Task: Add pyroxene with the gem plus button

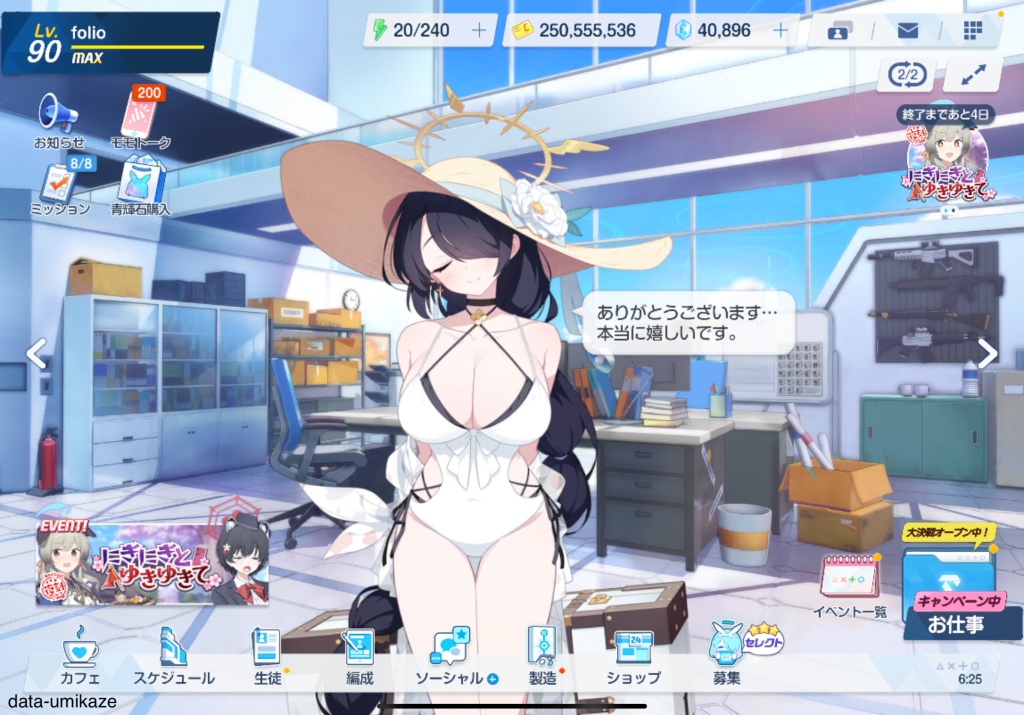Action: click(780, 30)
